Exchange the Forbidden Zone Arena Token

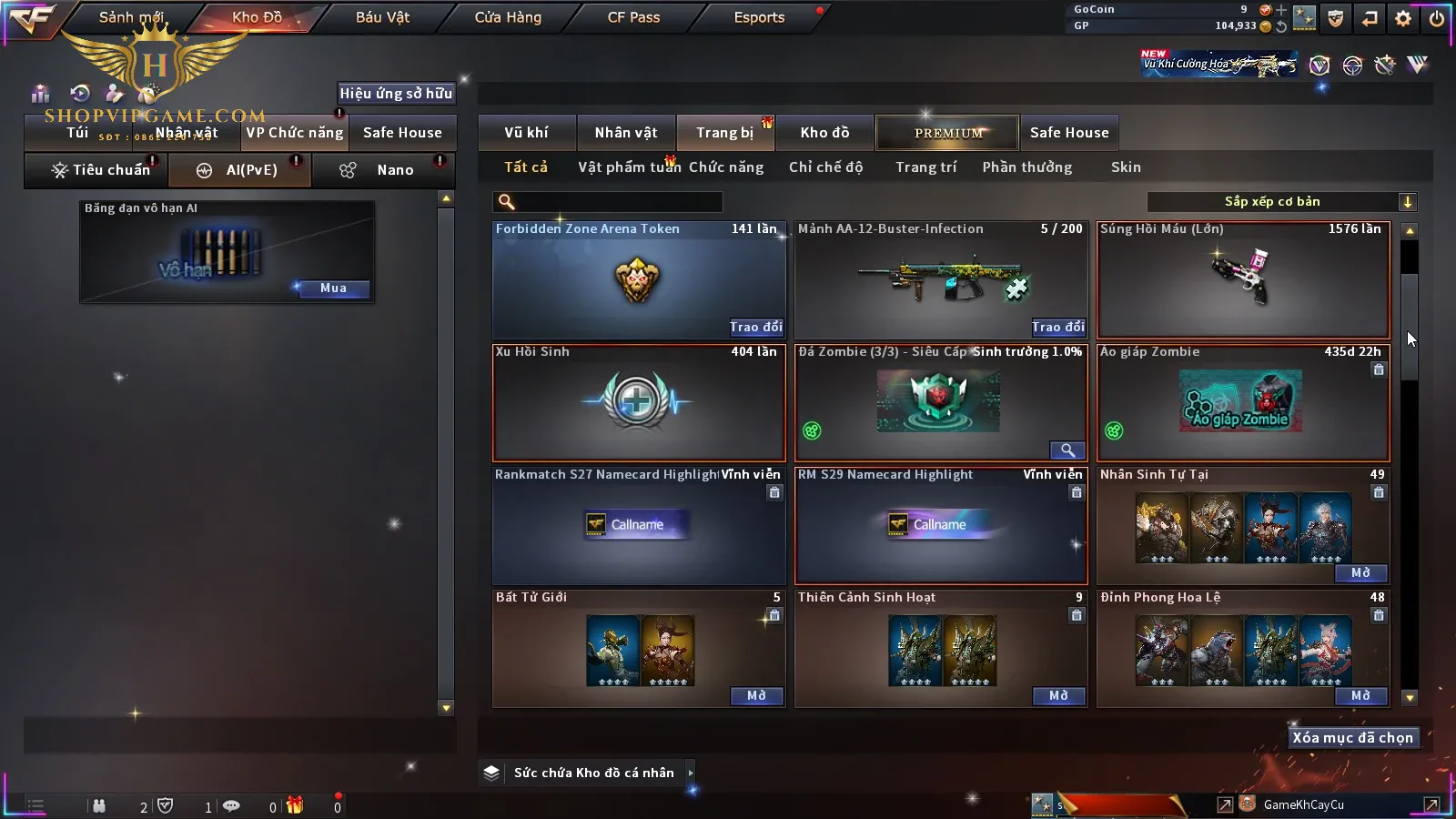(755, 327)
